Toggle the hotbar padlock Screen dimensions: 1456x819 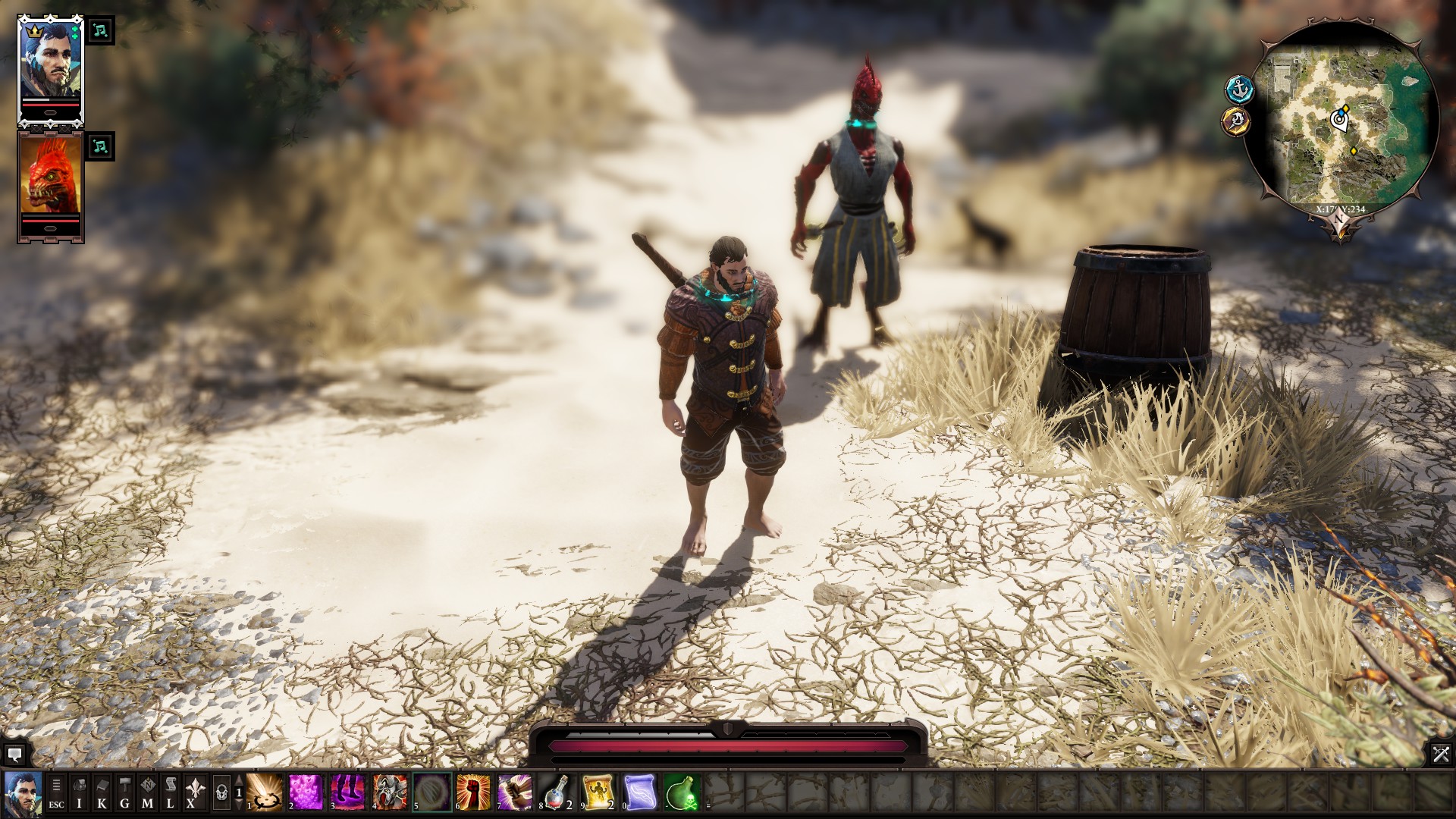point(221,792)
